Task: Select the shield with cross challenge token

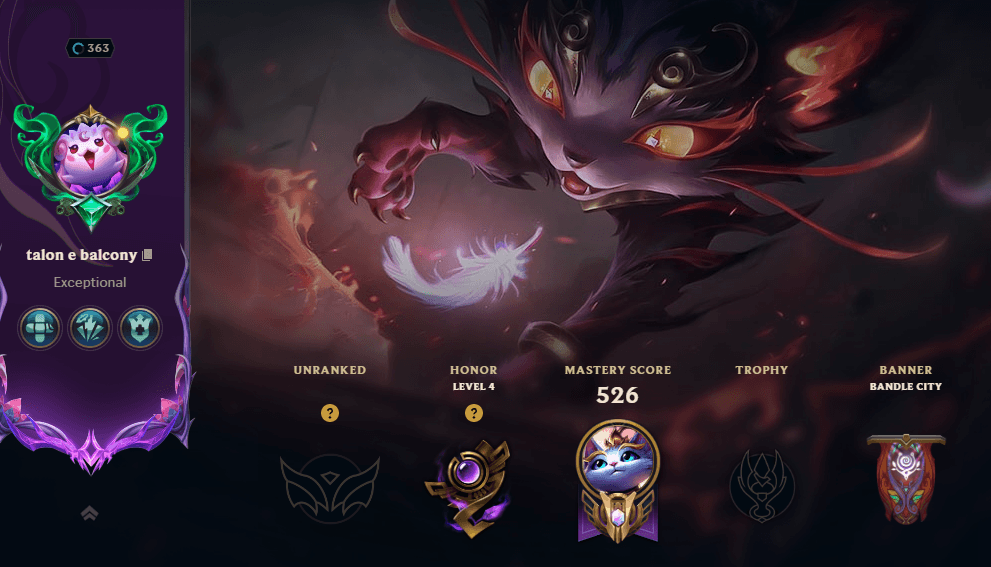Action: (x=139, y=328)
